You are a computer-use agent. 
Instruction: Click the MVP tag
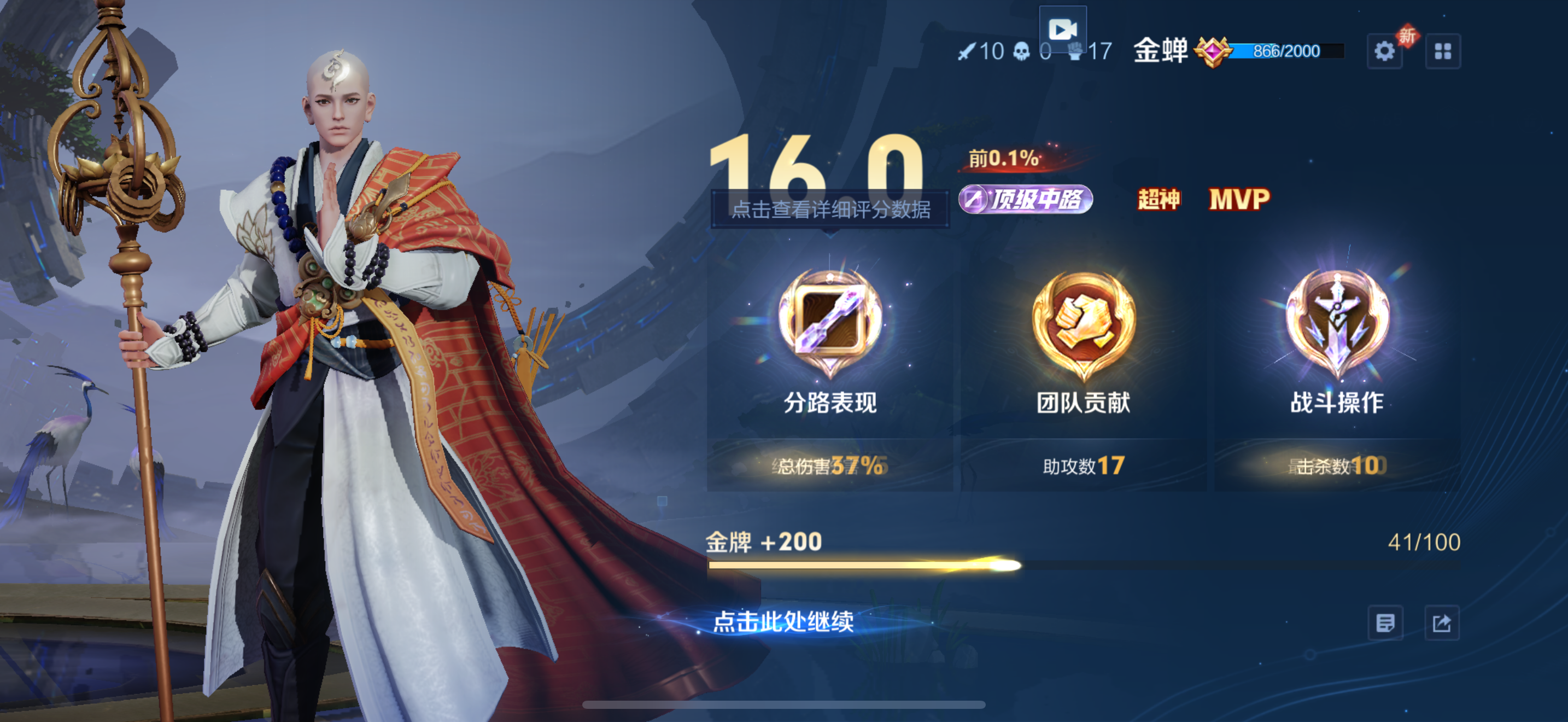(x=1239, y=199)
